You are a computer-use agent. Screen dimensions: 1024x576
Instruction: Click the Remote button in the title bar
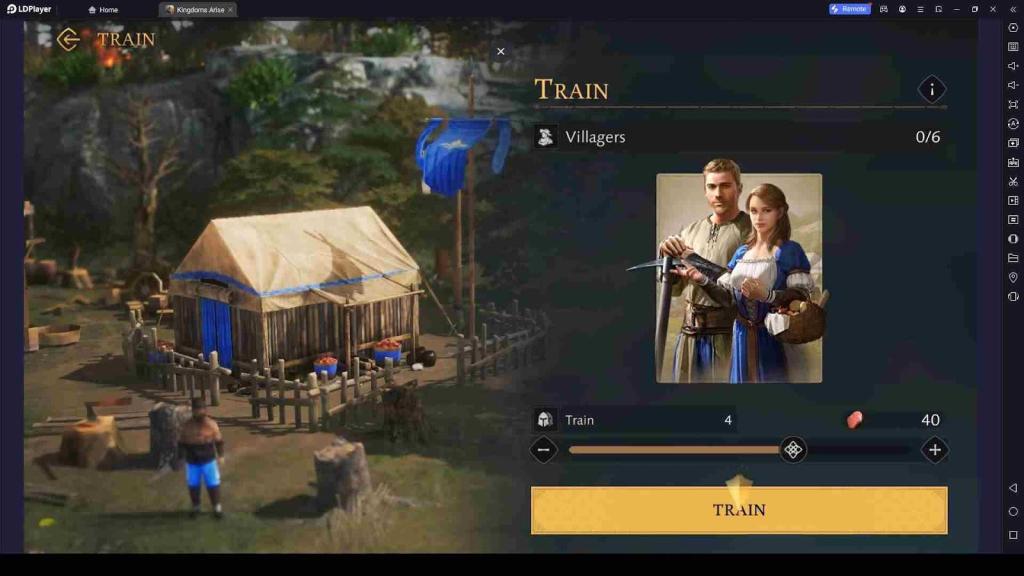(x=848, y=9)
